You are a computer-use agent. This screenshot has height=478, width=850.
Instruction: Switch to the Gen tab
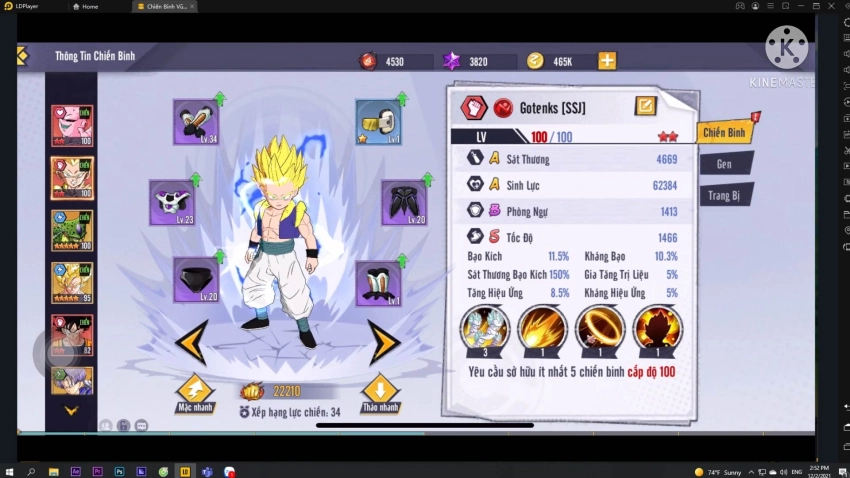tap(724, 163)
